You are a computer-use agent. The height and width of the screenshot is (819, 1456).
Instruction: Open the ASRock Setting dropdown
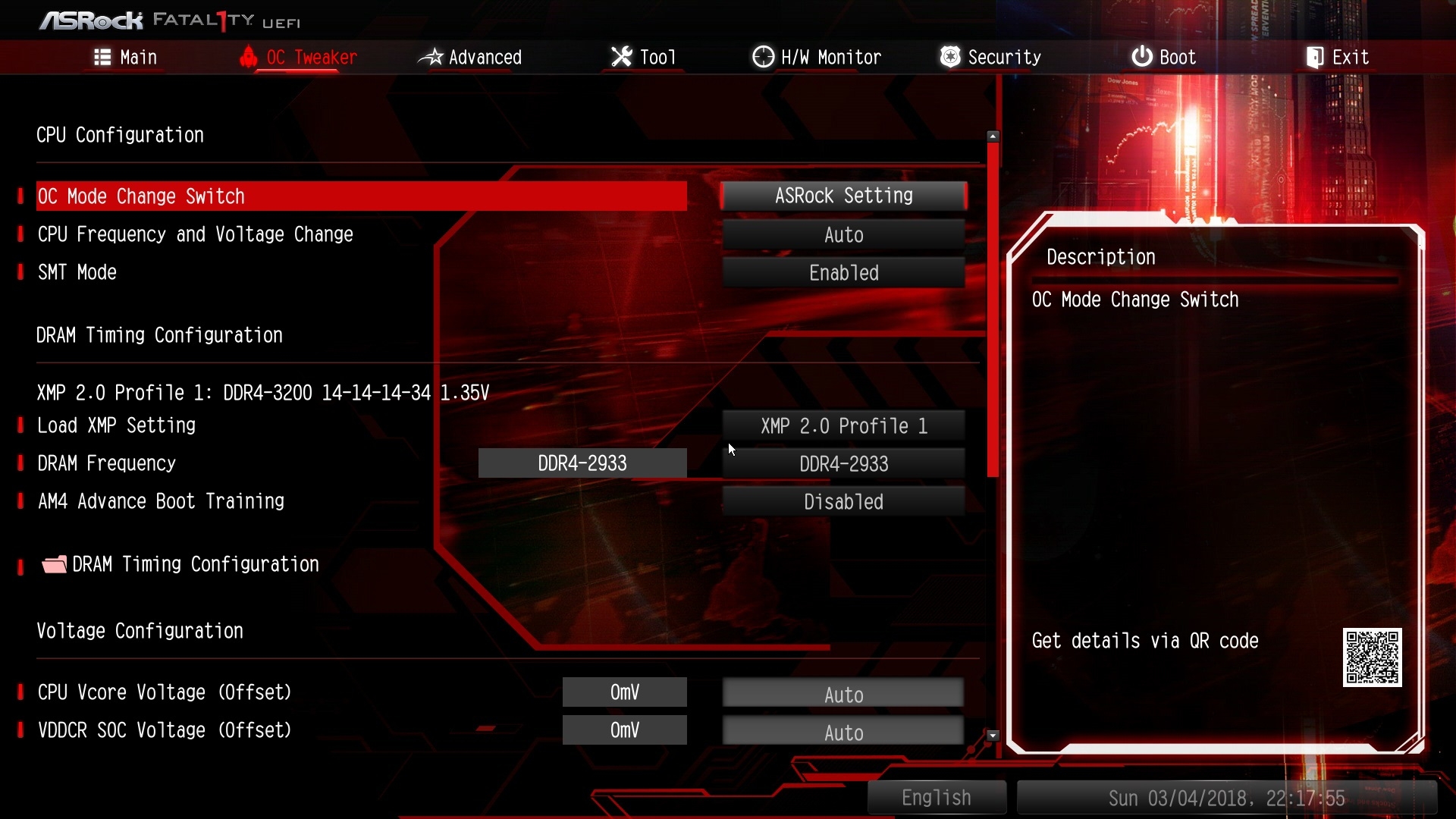(843, 196)
